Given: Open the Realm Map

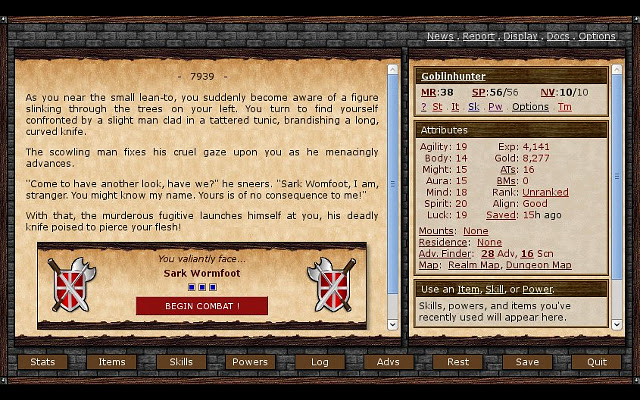Looking at the screenshot, I should (x=470, y=265).
